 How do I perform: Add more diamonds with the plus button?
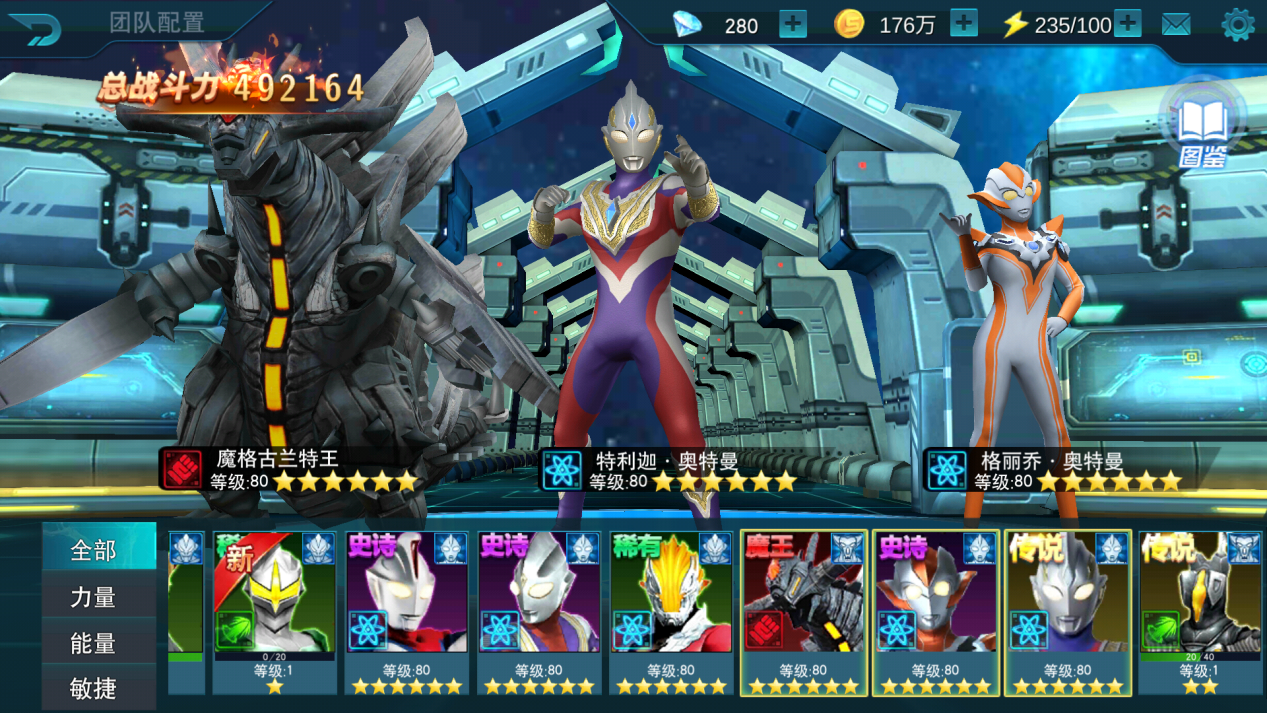[792, 25]
